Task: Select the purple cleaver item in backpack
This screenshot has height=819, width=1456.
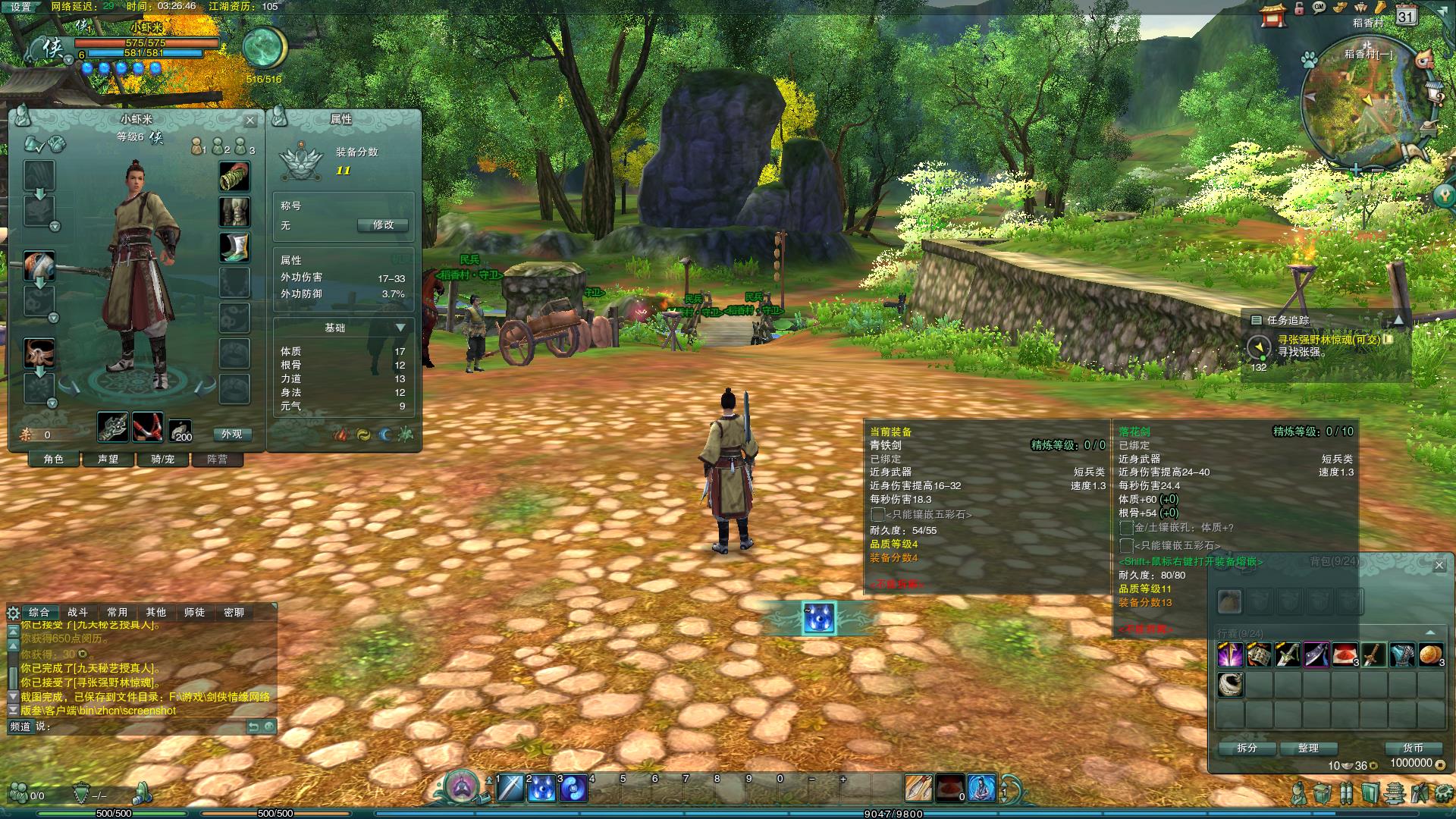Action: pos(1316,654)
